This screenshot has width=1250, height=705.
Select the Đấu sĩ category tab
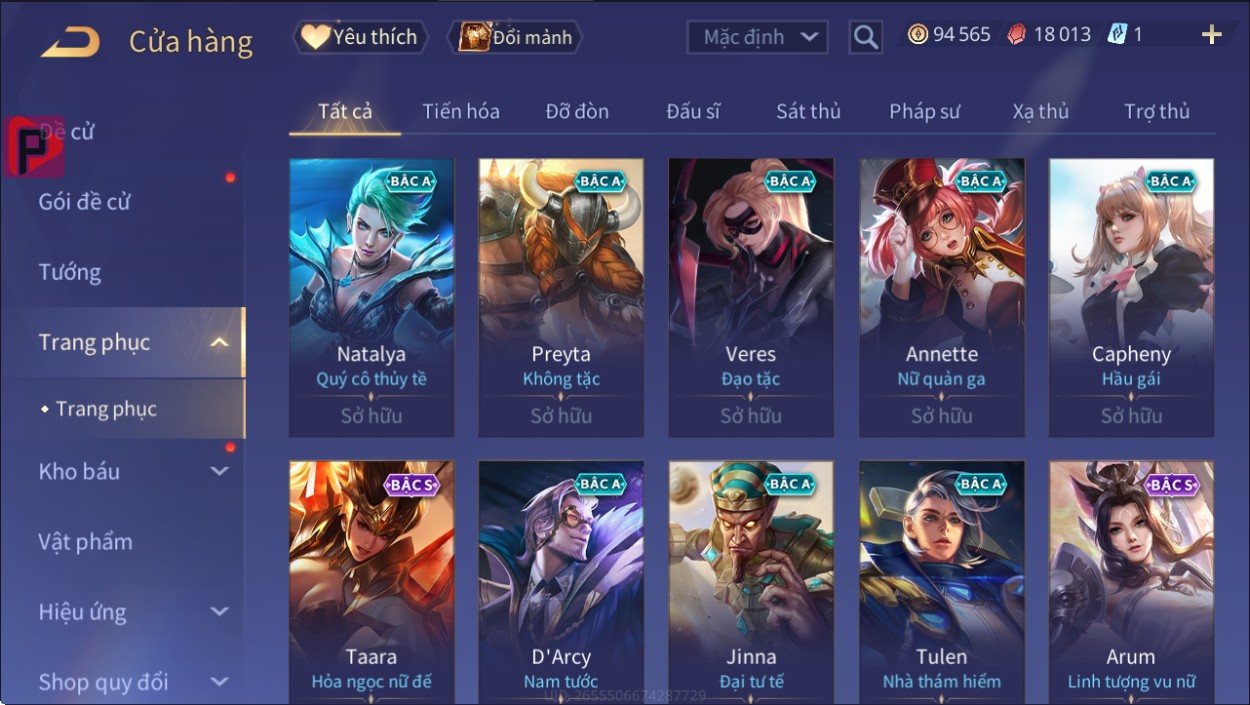[693, 111]
